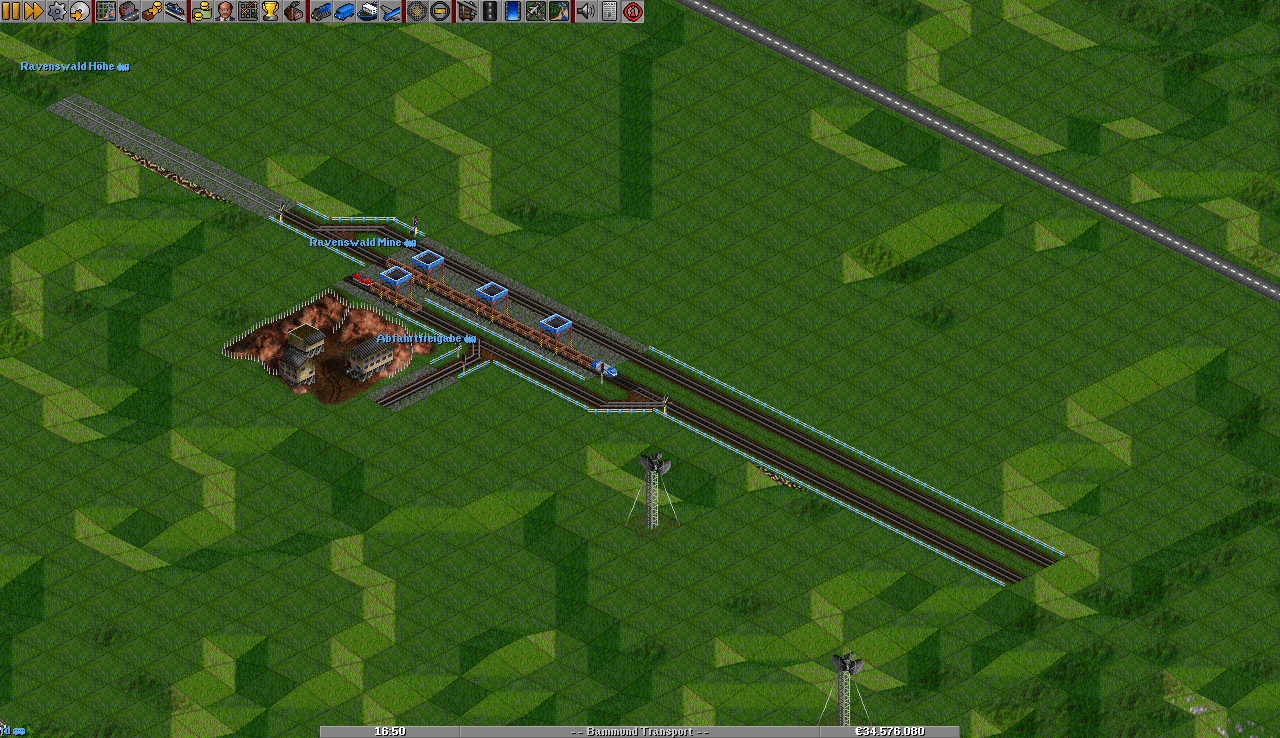1280x738 pixels.
Task: Open the town directory
Action: coord(128,11)
